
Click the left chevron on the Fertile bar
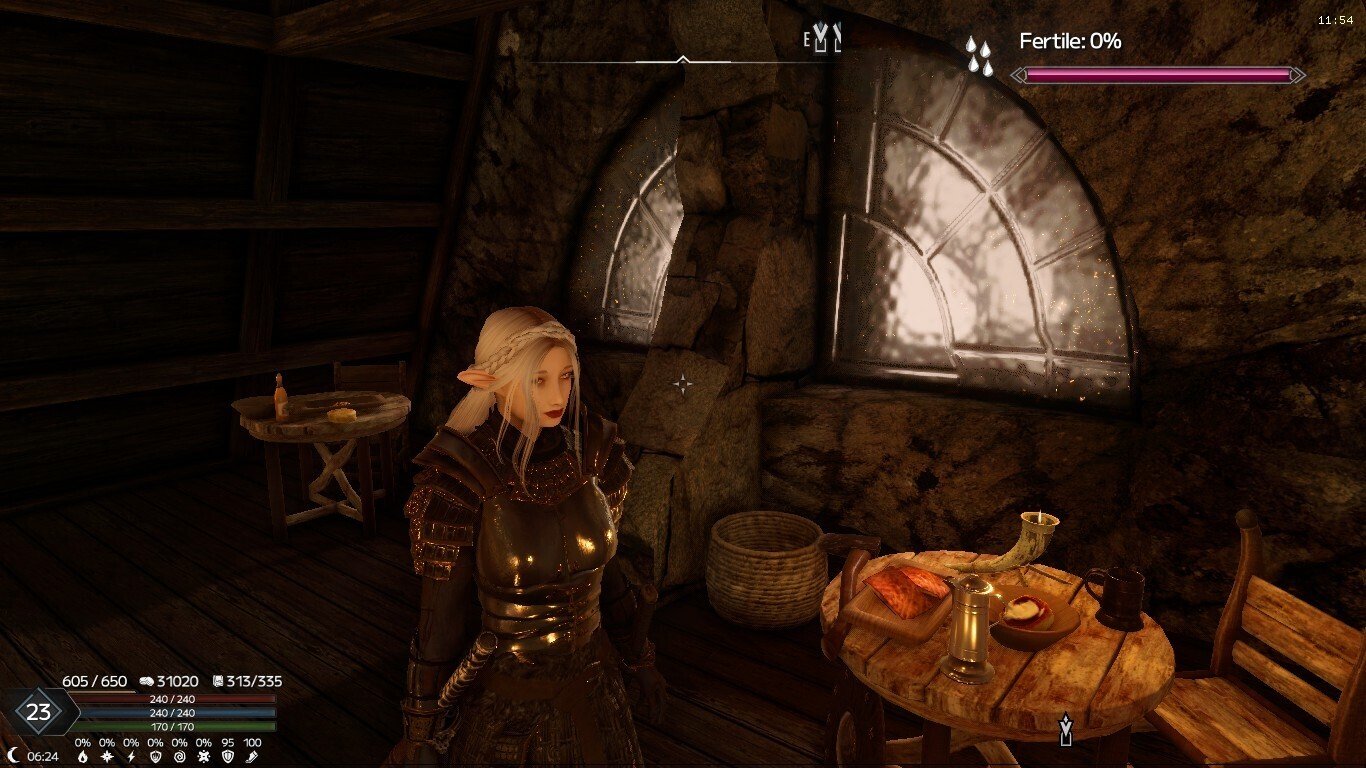tap(1020, 74)
